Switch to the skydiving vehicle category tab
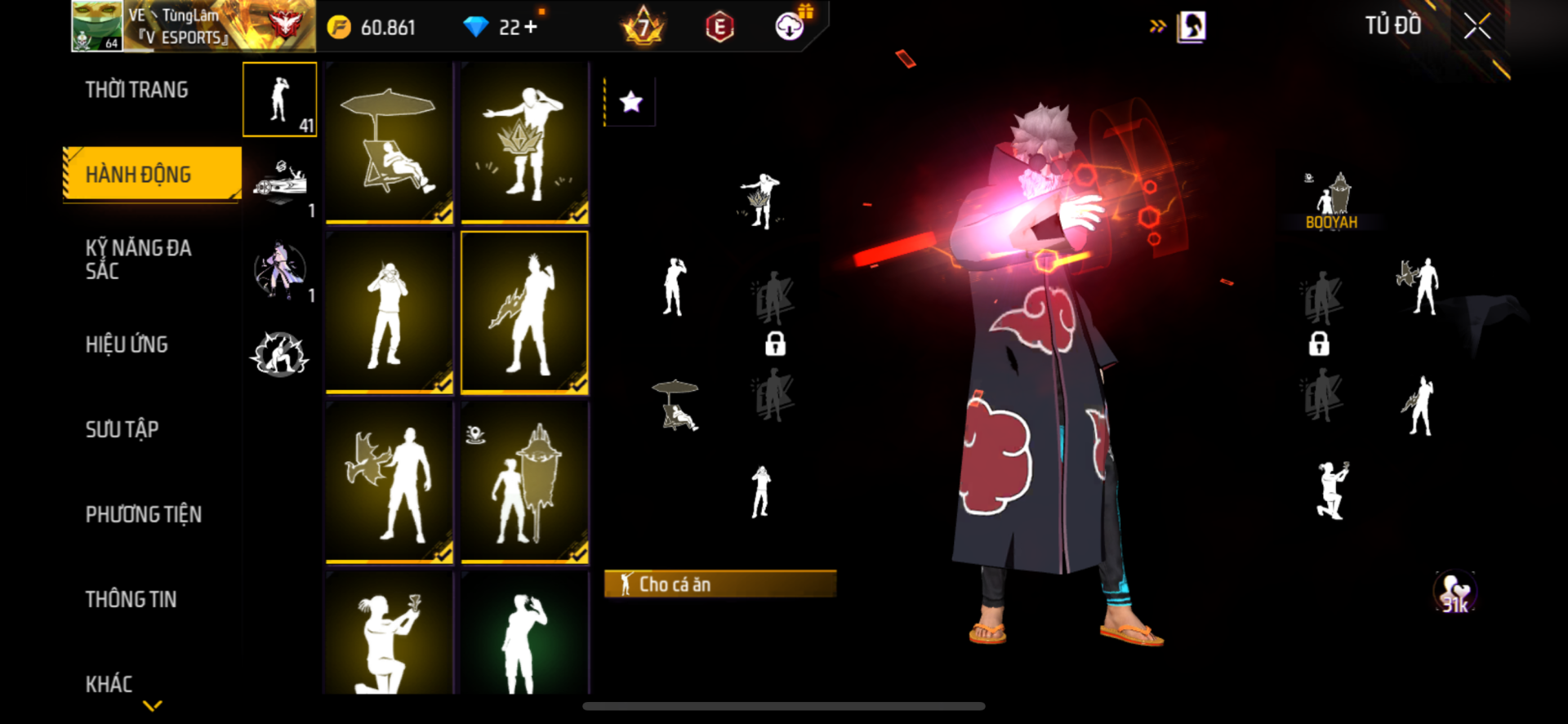The image size is (1568, 724). pos(279,184)
